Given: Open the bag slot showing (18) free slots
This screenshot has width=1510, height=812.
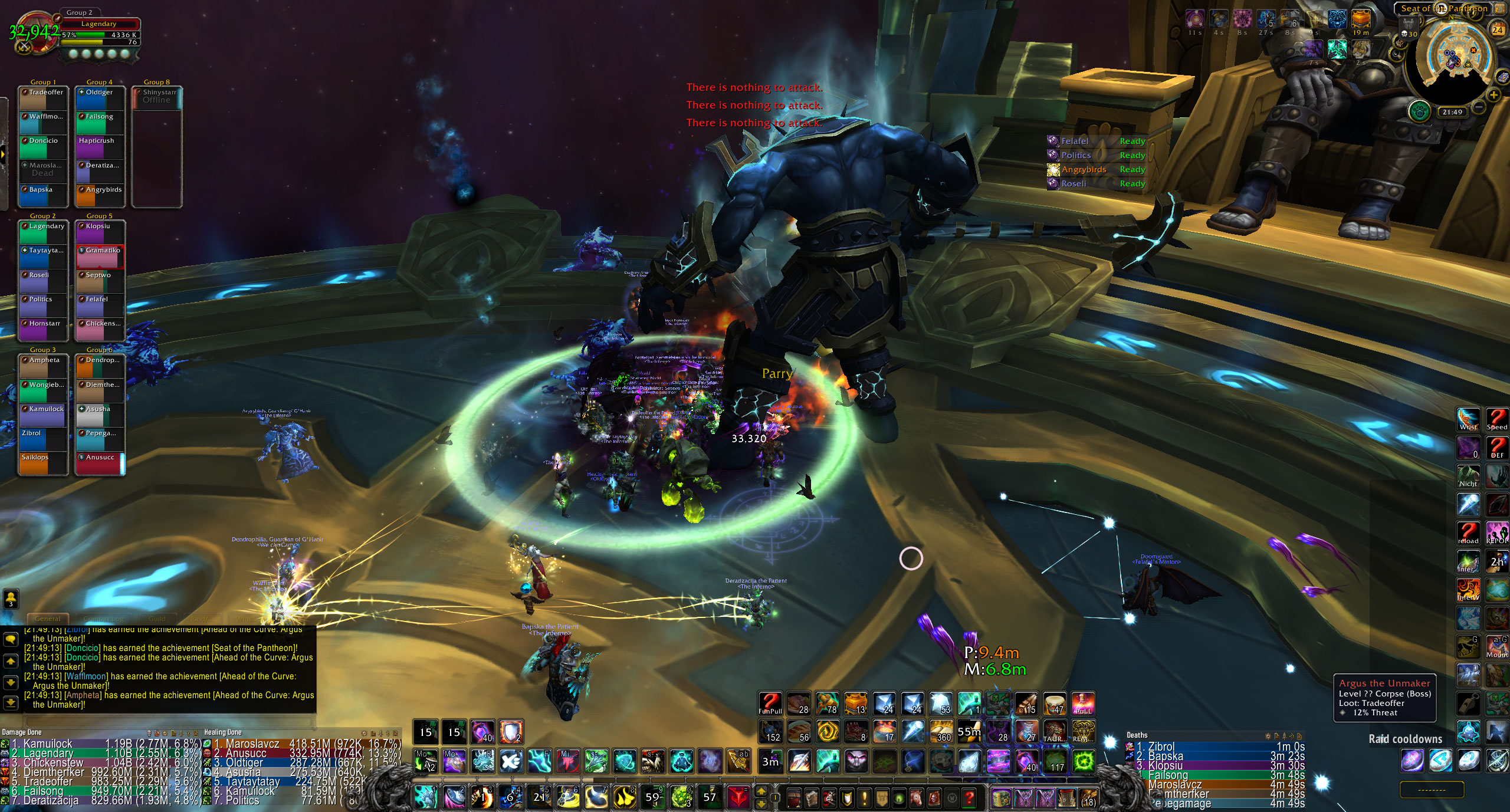Looking at the screenshot, I should [1088, 798].
